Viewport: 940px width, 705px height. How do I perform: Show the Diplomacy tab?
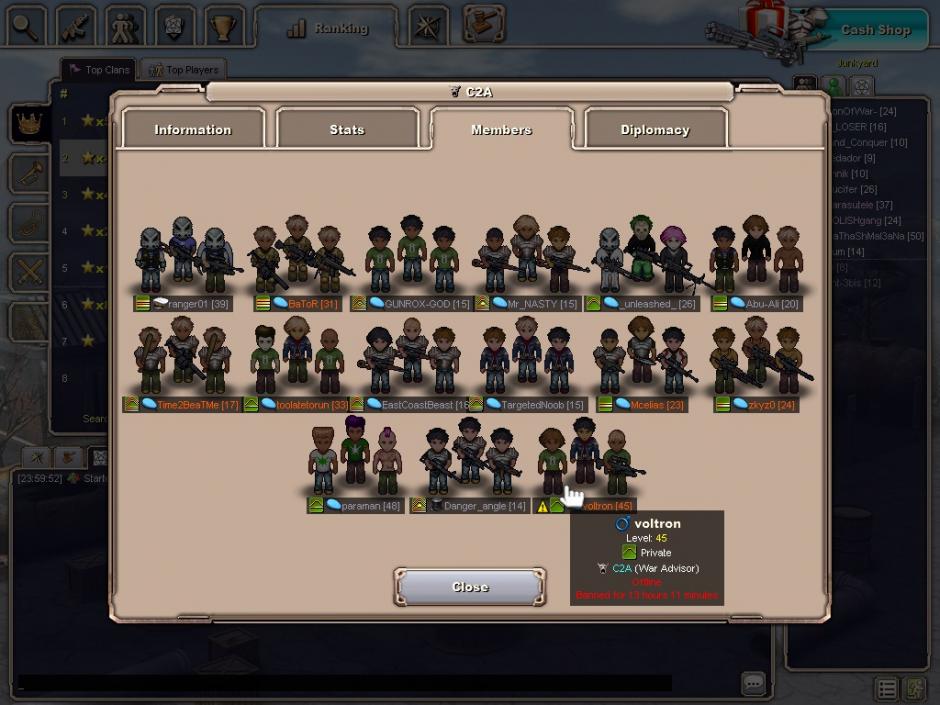(x=655, y=130)
